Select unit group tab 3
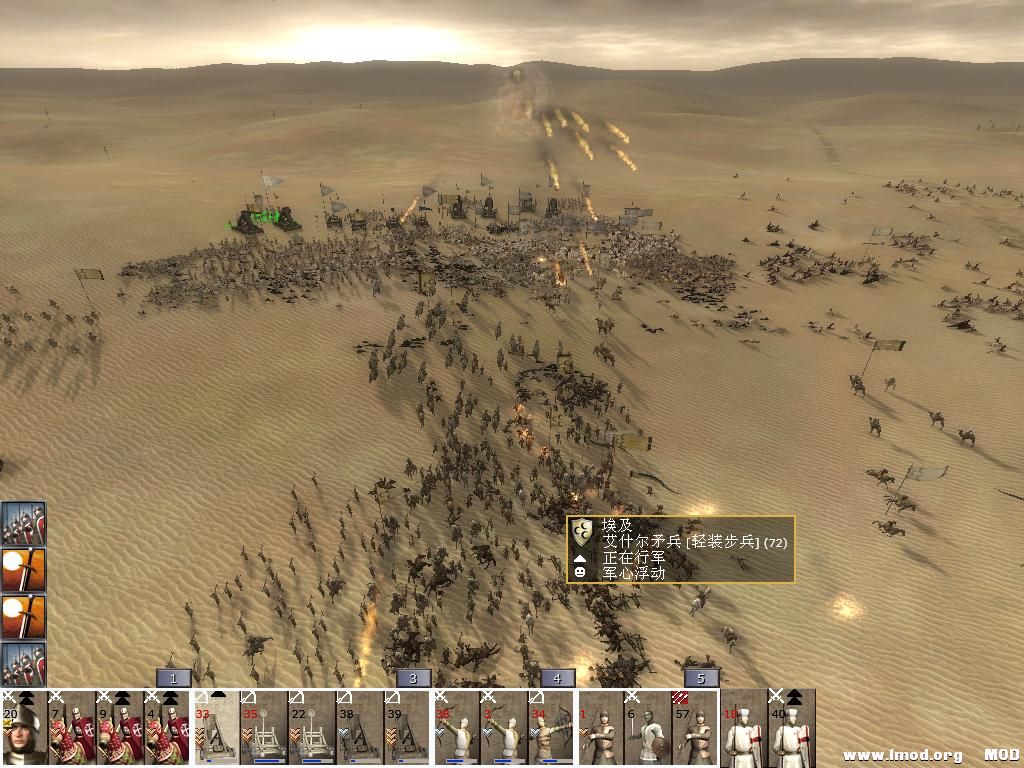This screenshot has width=1024, height=768. (413, 678)
